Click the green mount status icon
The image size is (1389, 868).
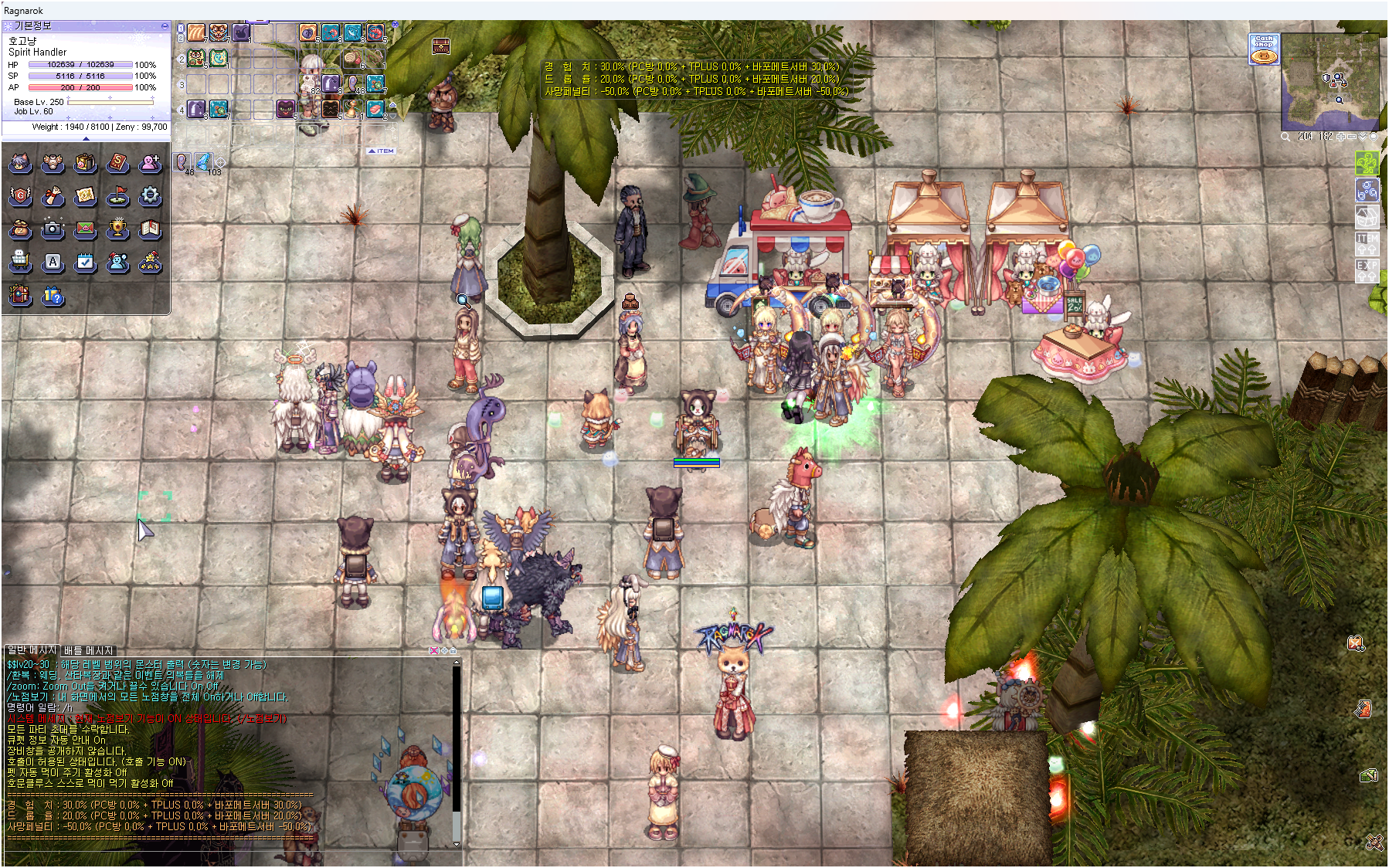point(1367,163)
